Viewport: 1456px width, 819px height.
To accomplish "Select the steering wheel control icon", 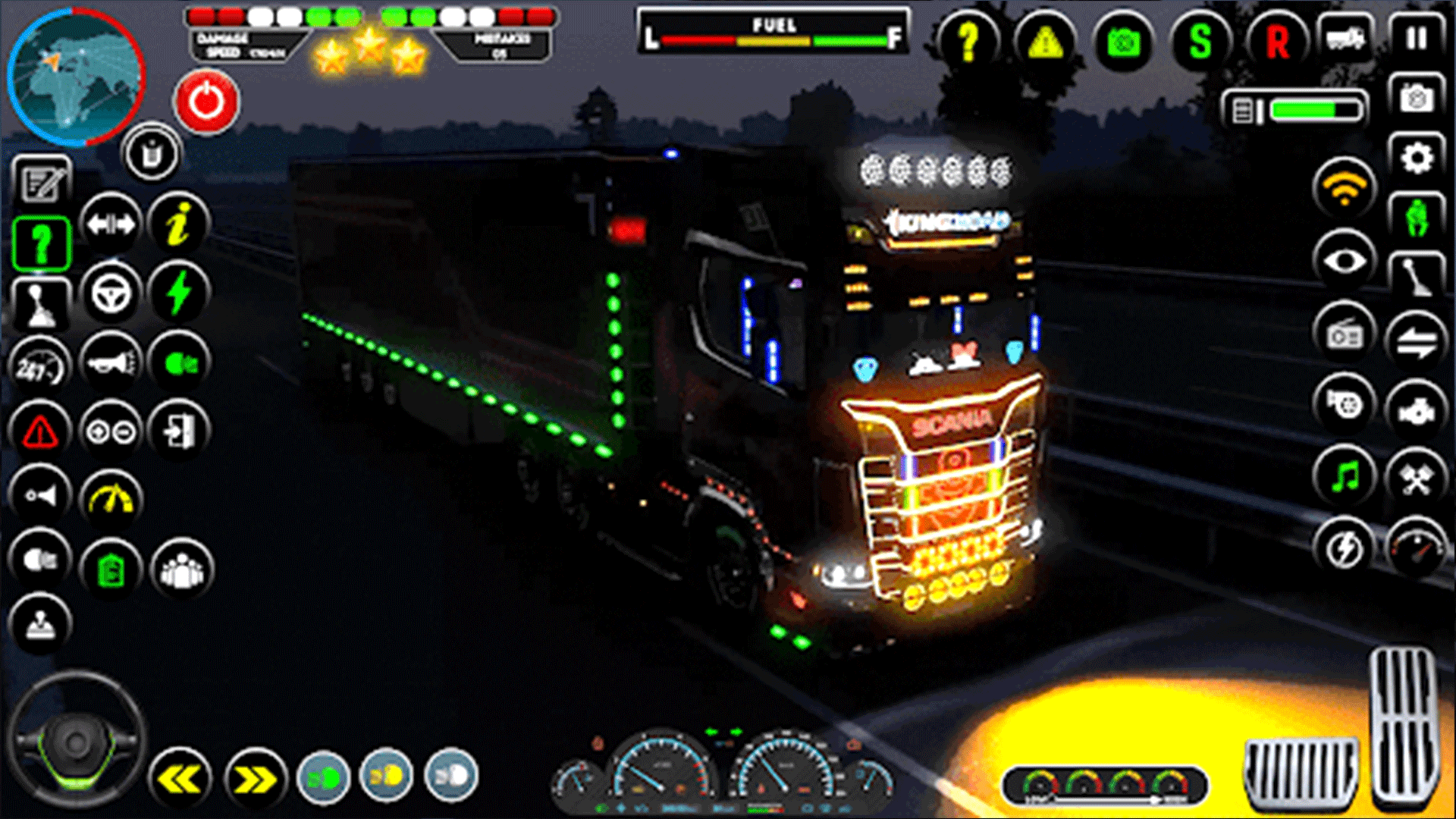I will [x=112, y=293].
